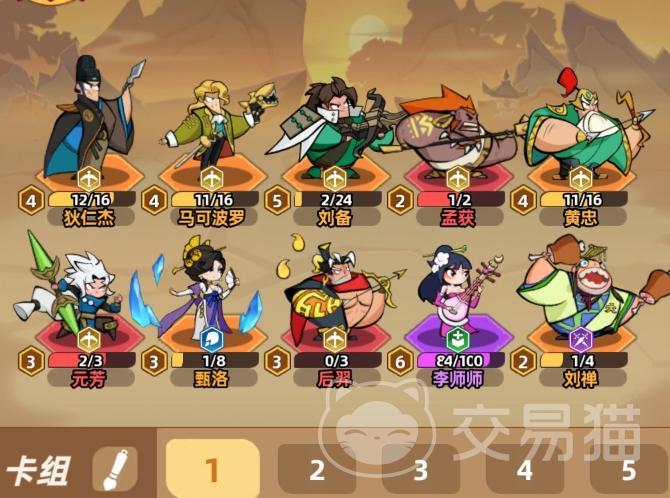Edit the deck with the pencil button
This screenshot has width=670, height=498.
[x=115, y=469]
